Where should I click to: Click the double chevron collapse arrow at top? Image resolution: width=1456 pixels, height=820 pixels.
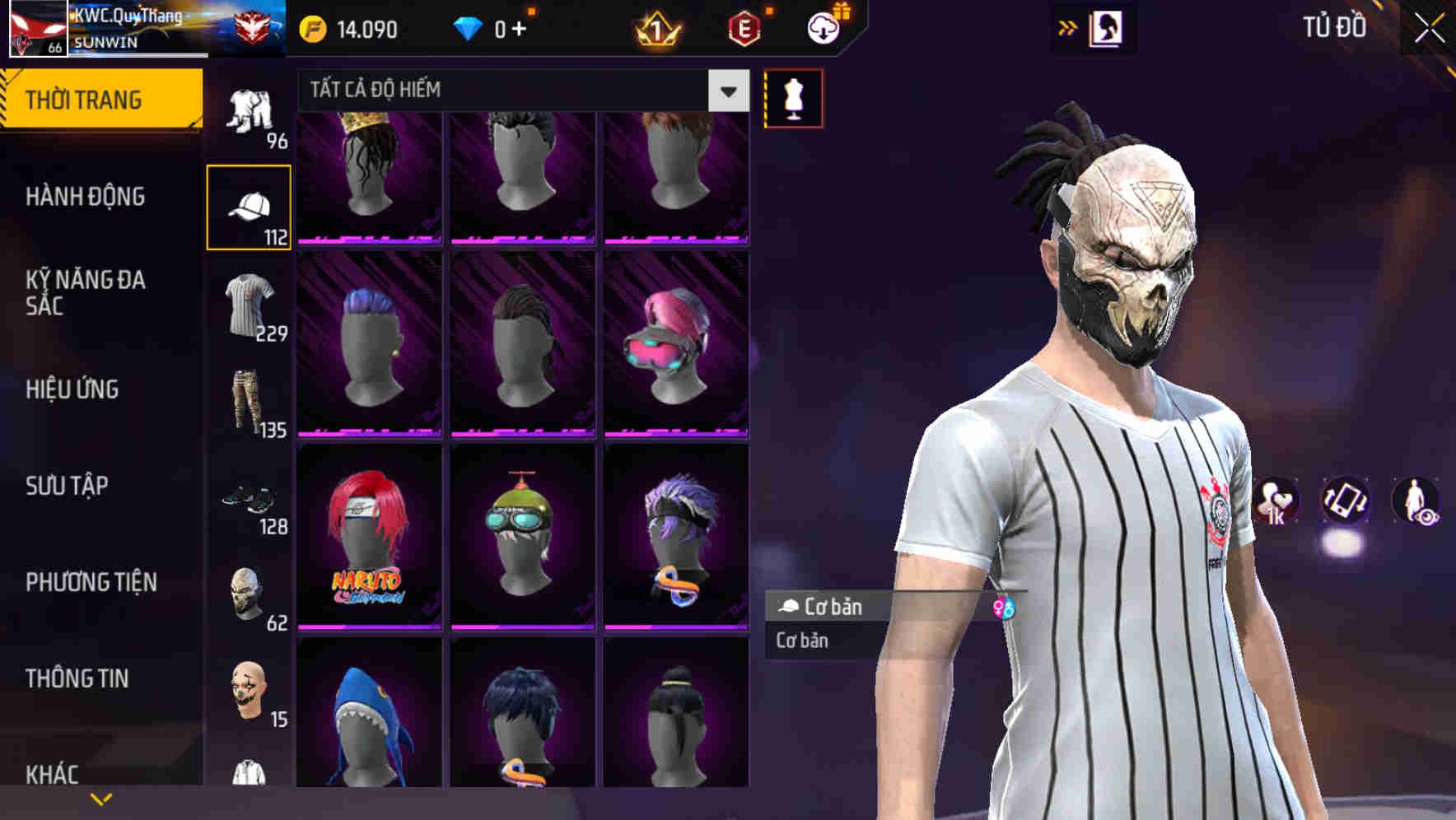click(1068, 26)
